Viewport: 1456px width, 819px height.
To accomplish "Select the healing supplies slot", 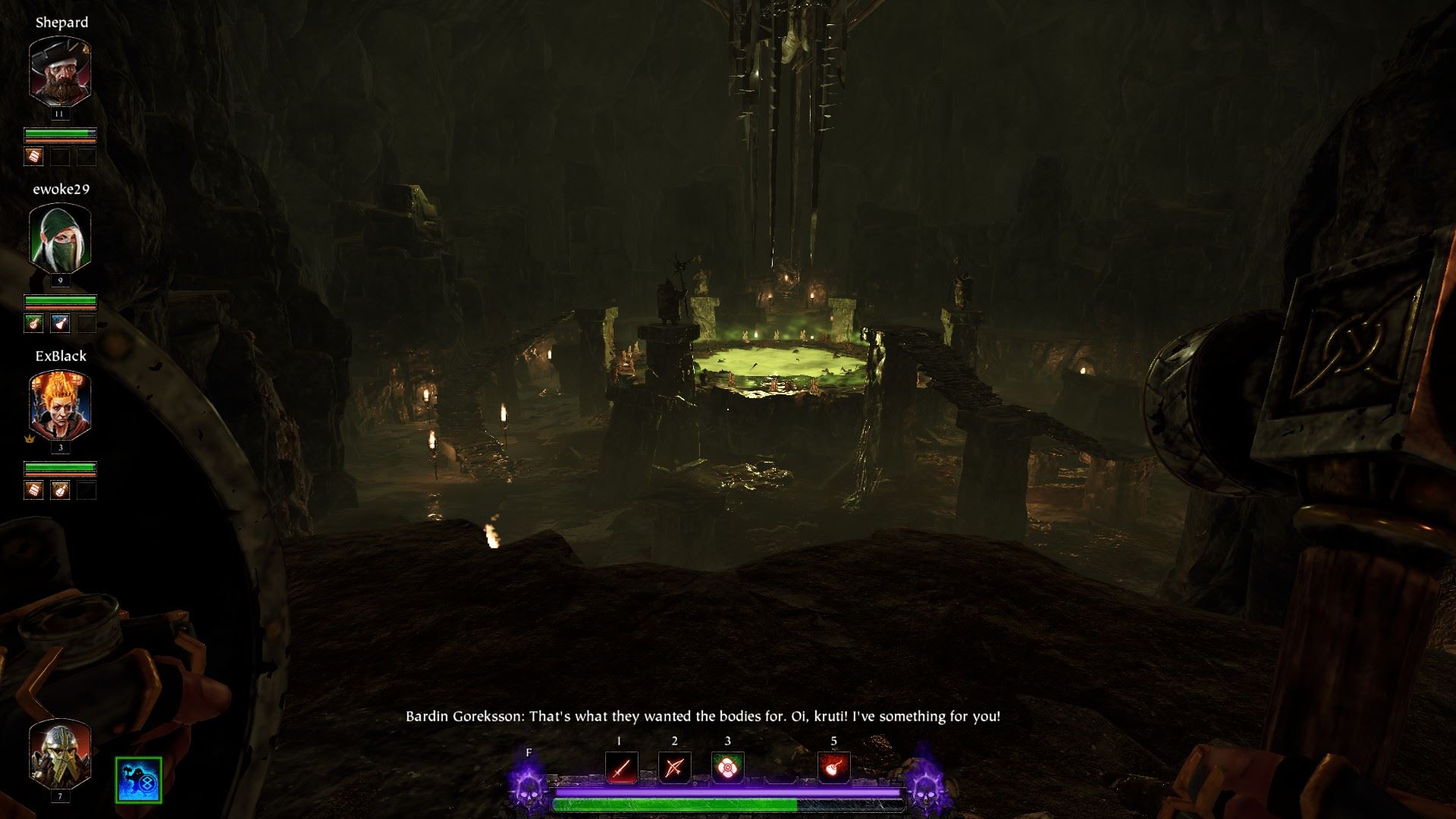I will click(727, 768).
